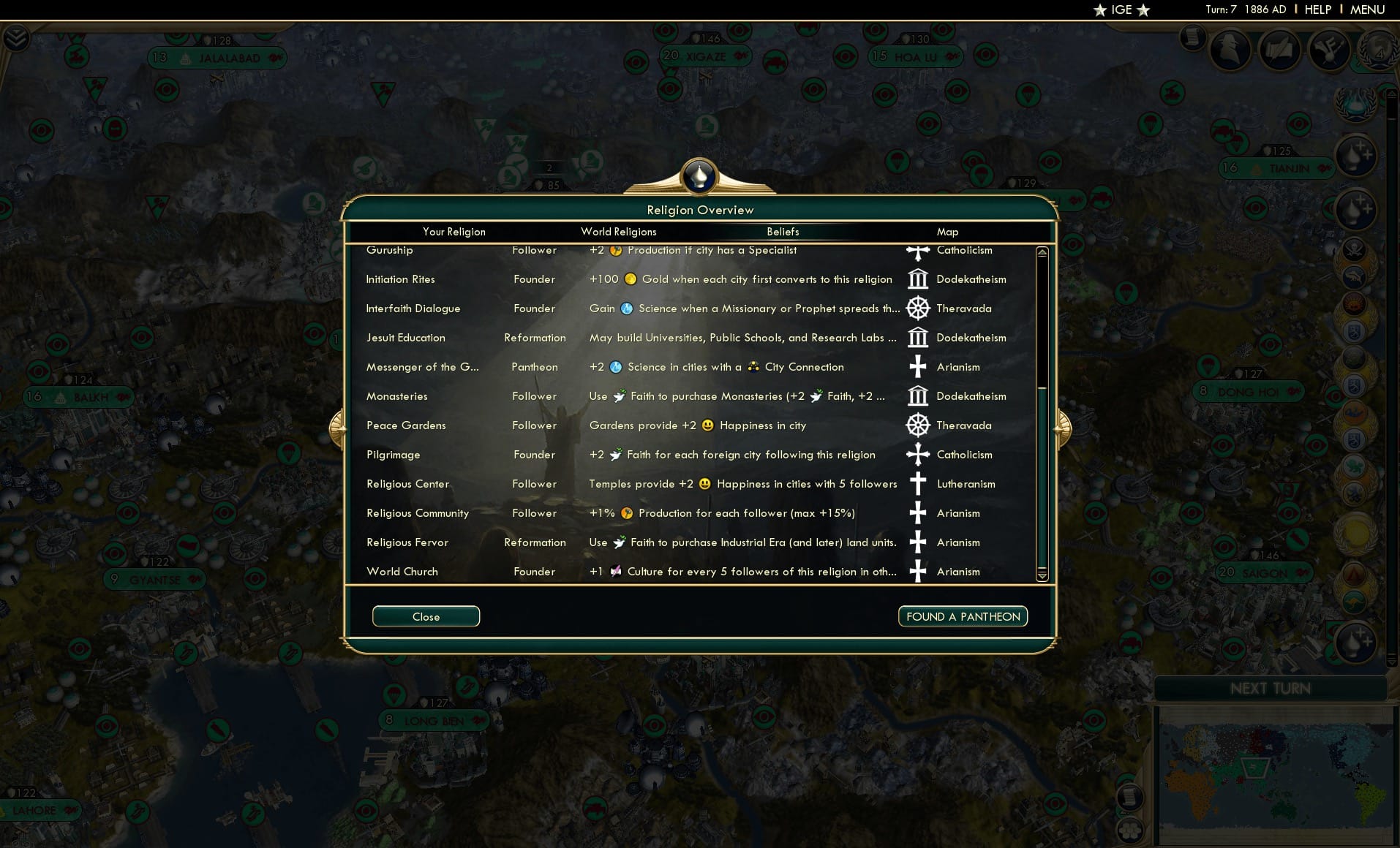This screenshot has width=1400, height=848.
Task: Click the Arianism cross icon next to Religious Fervor
Action: [918, 542]
